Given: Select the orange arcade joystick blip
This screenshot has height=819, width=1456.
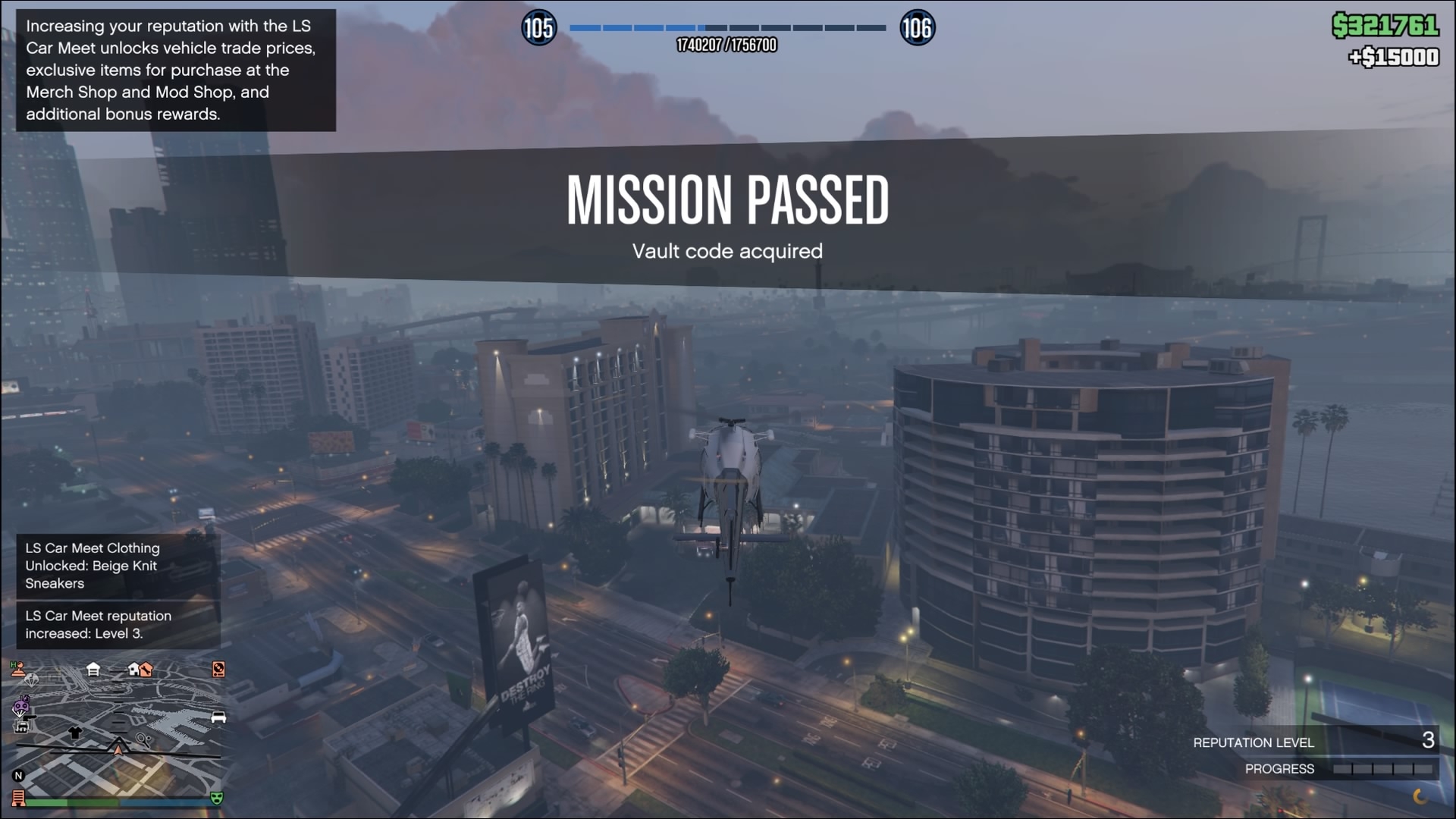Looking at the screenshot, I should coord(17,668).
